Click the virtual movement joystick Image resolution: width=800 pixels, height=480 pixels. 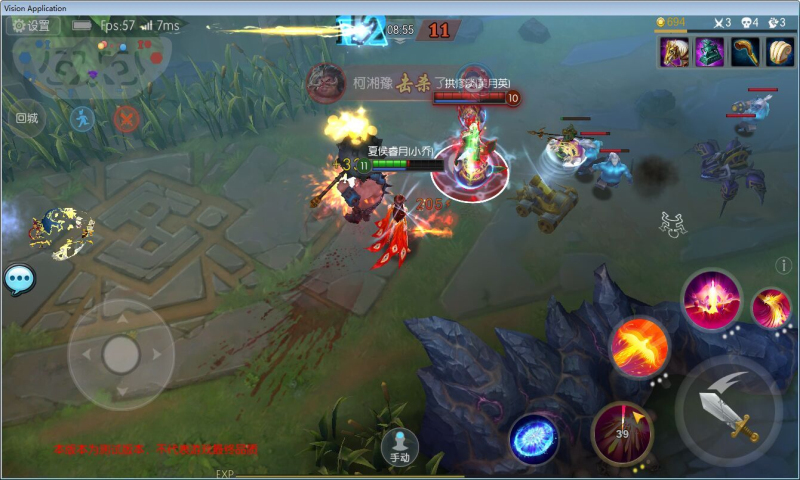point(121,353)
